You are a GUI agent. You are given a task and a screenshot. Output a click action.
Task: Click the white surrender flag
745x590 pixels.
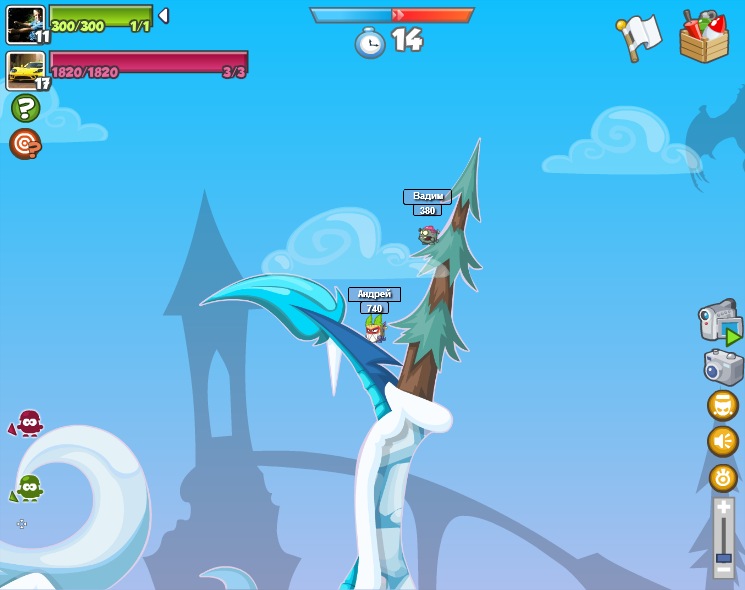tap(640, 37)
